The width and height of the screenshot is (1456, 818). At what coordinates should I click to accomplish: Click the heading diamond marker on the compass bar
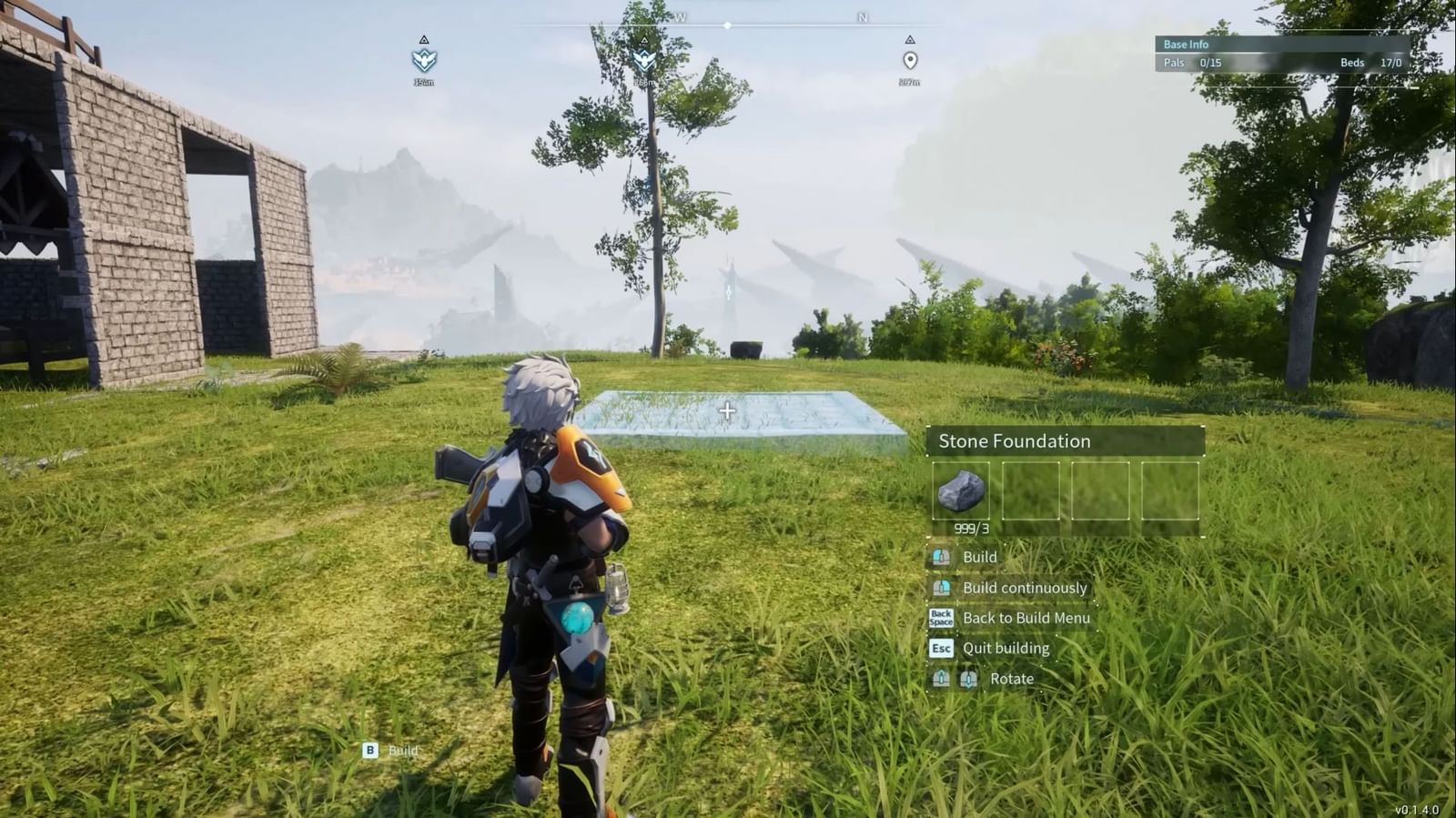pyautogui.click(x=727, y=26)
